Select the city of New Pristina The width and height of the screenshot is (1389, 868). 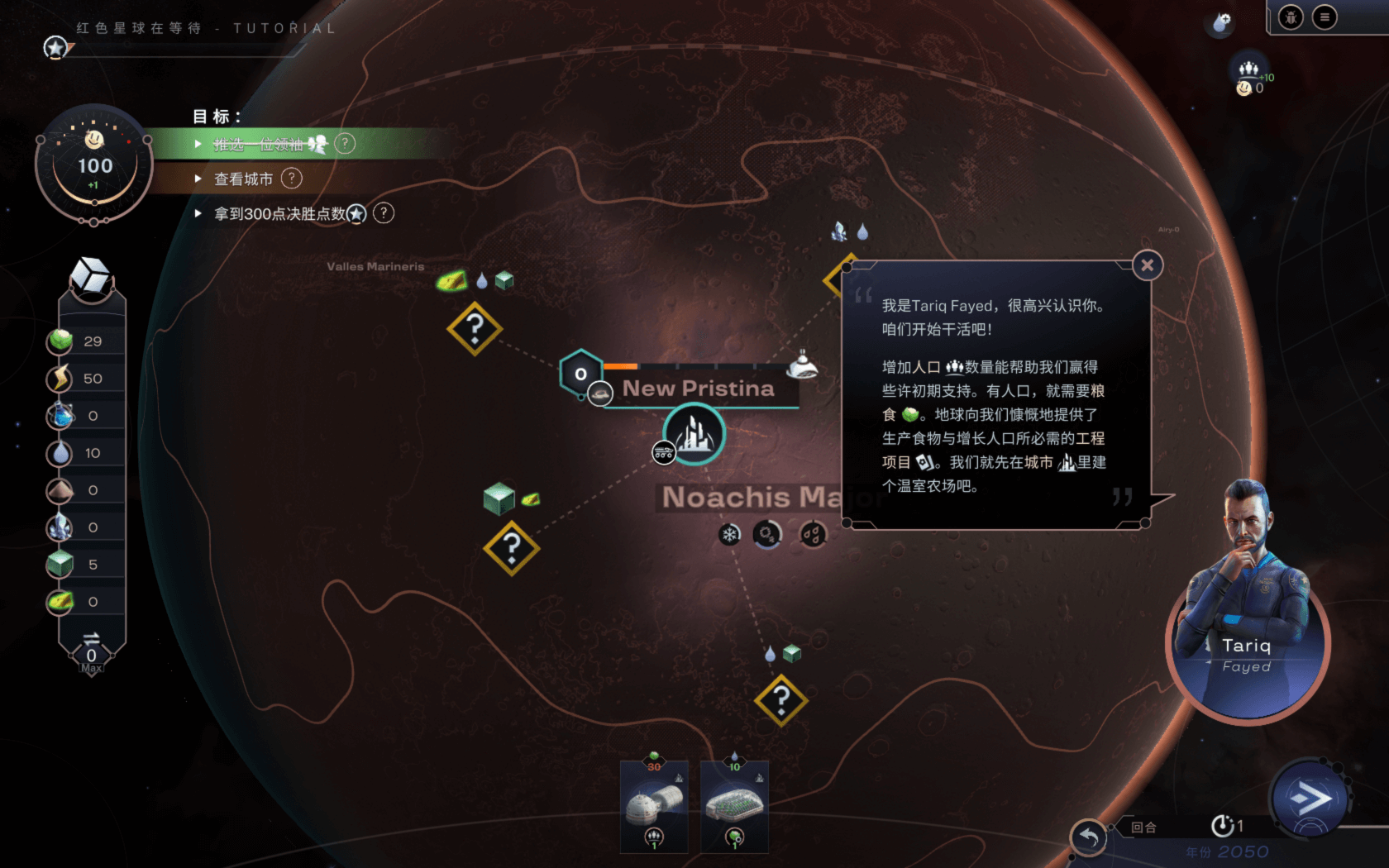click(693, 434)
